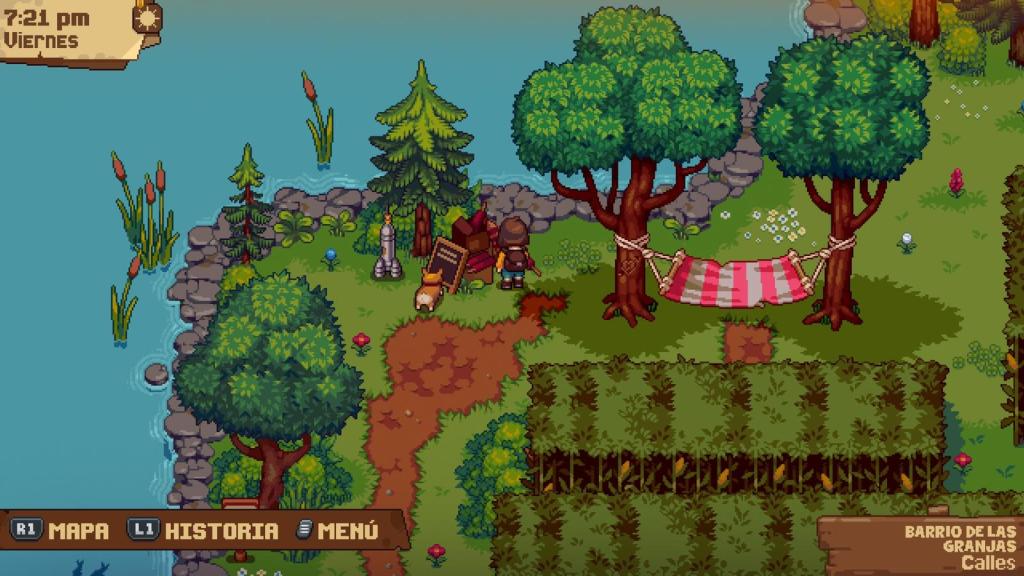Screen dimensions: 1024x576
Task: Open the Mapa button
Action: 61,530
